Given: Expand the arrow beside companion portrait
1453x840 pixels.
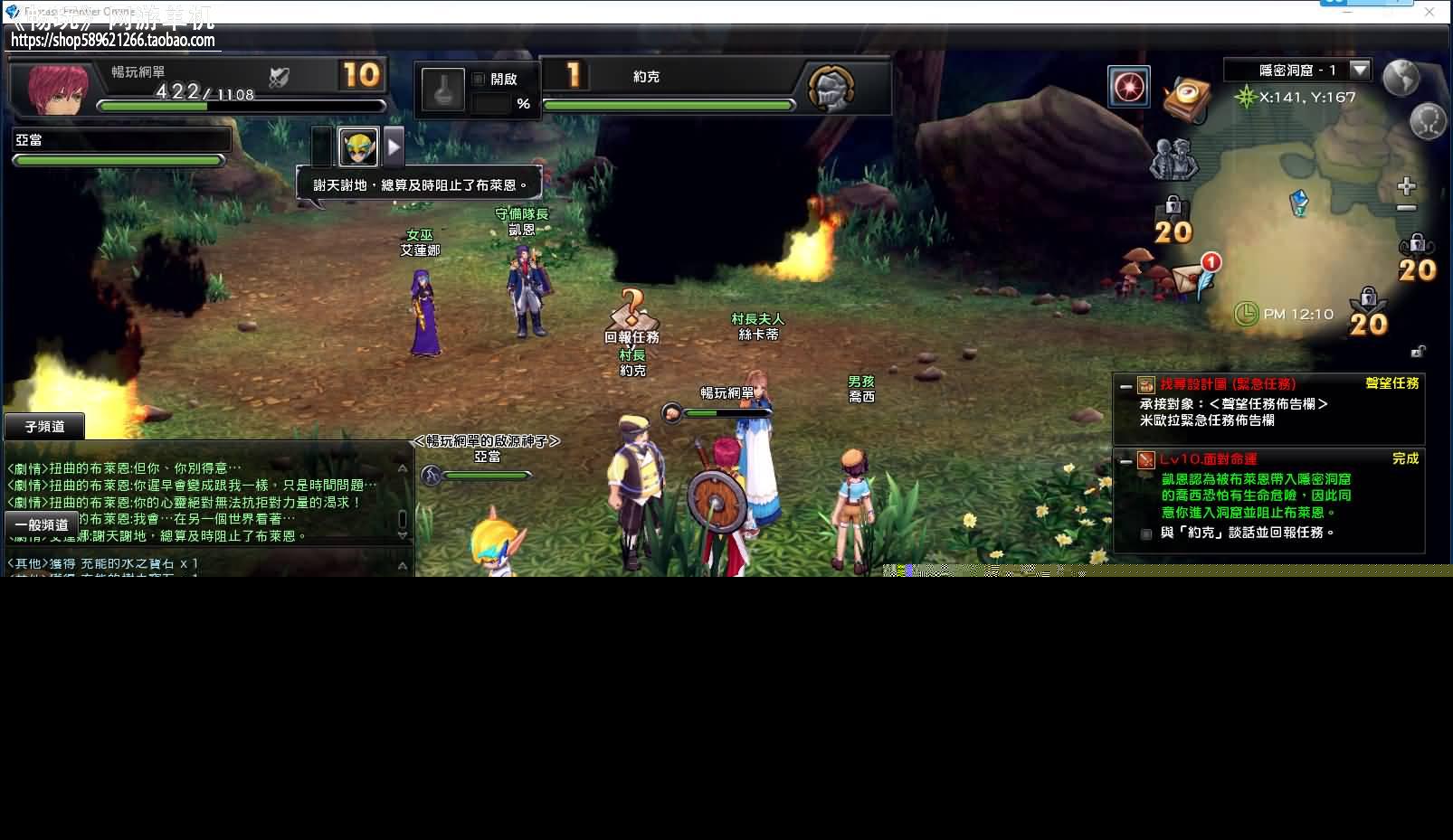Looking at the screenshot, I should [394, 146].
